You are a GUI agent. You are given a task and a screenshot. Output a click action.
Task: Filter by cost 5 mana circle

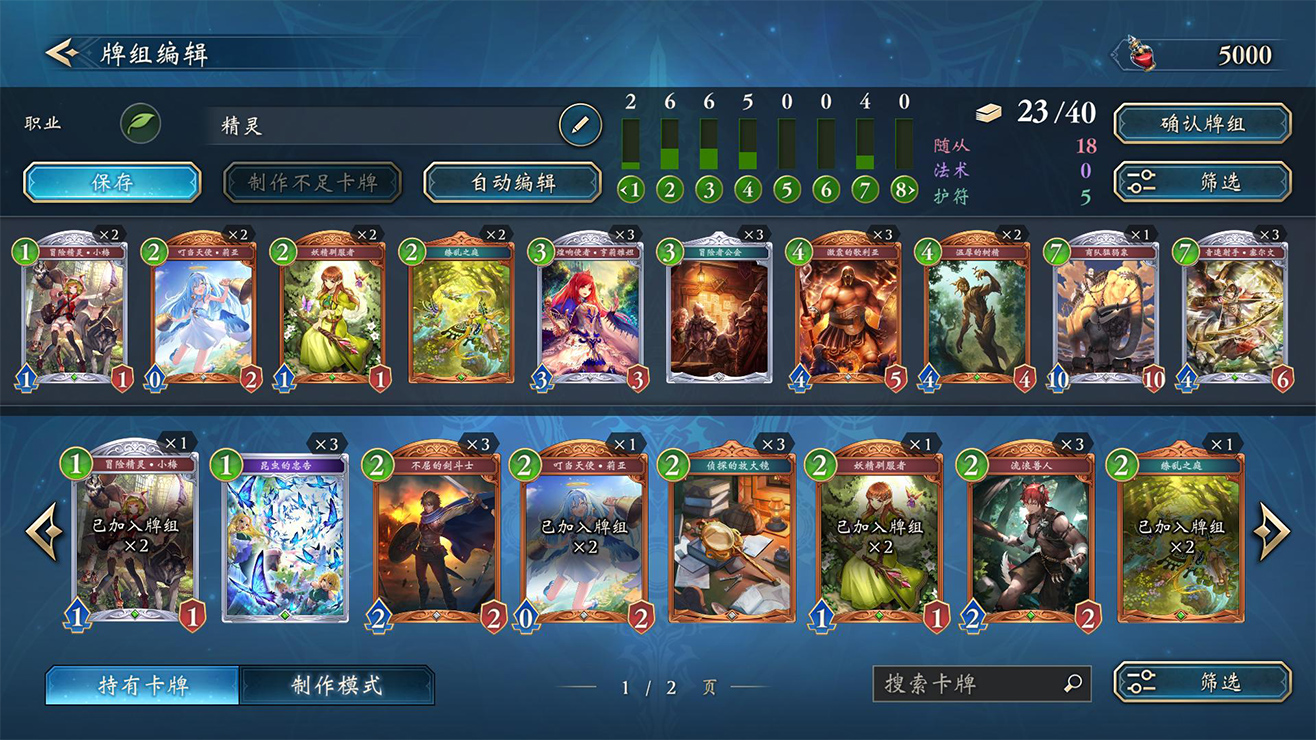pyautogui.click(x=787, y=188)
